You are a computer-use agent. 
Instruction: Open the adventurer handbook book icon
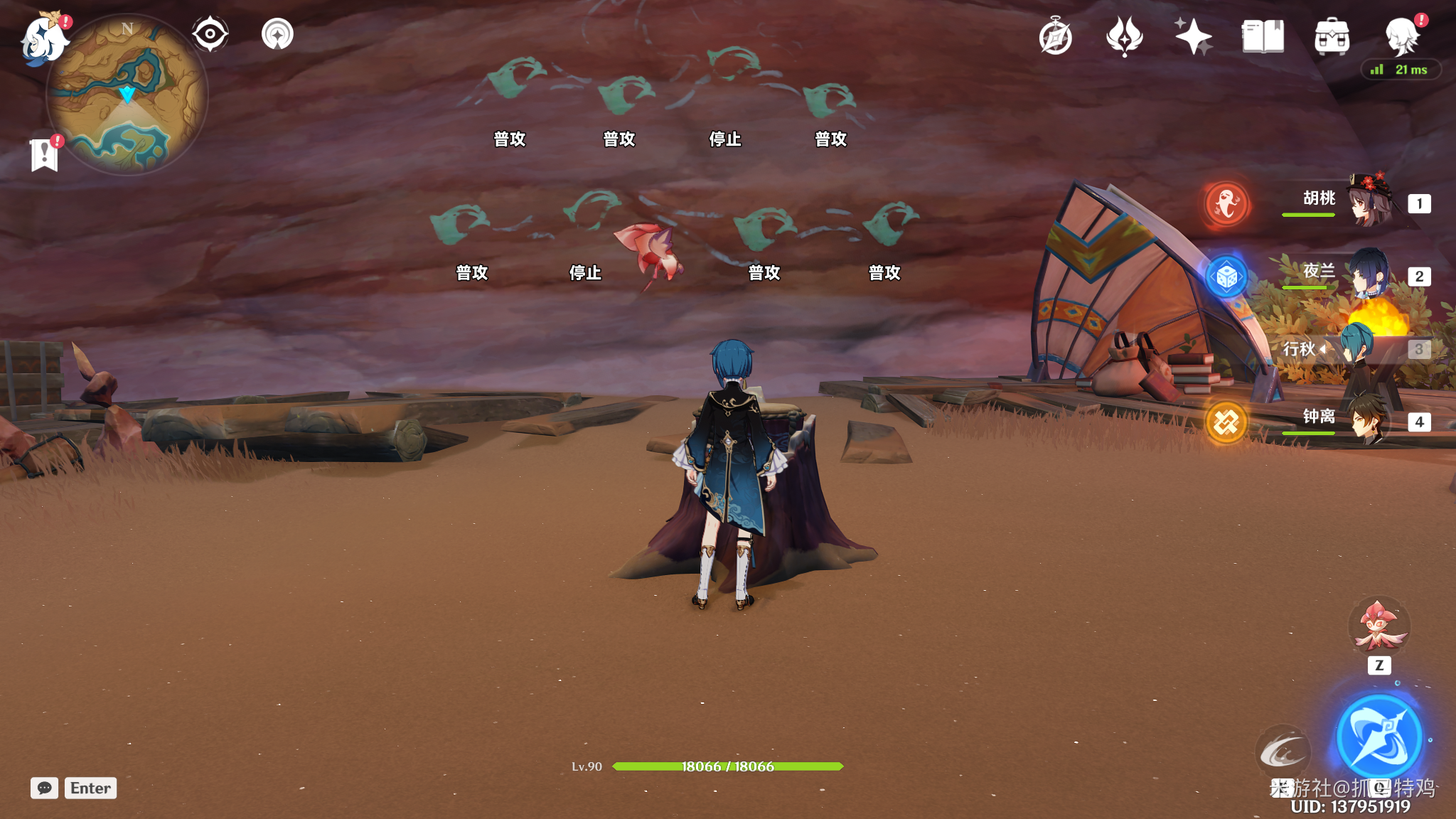tap(1263, 37)
